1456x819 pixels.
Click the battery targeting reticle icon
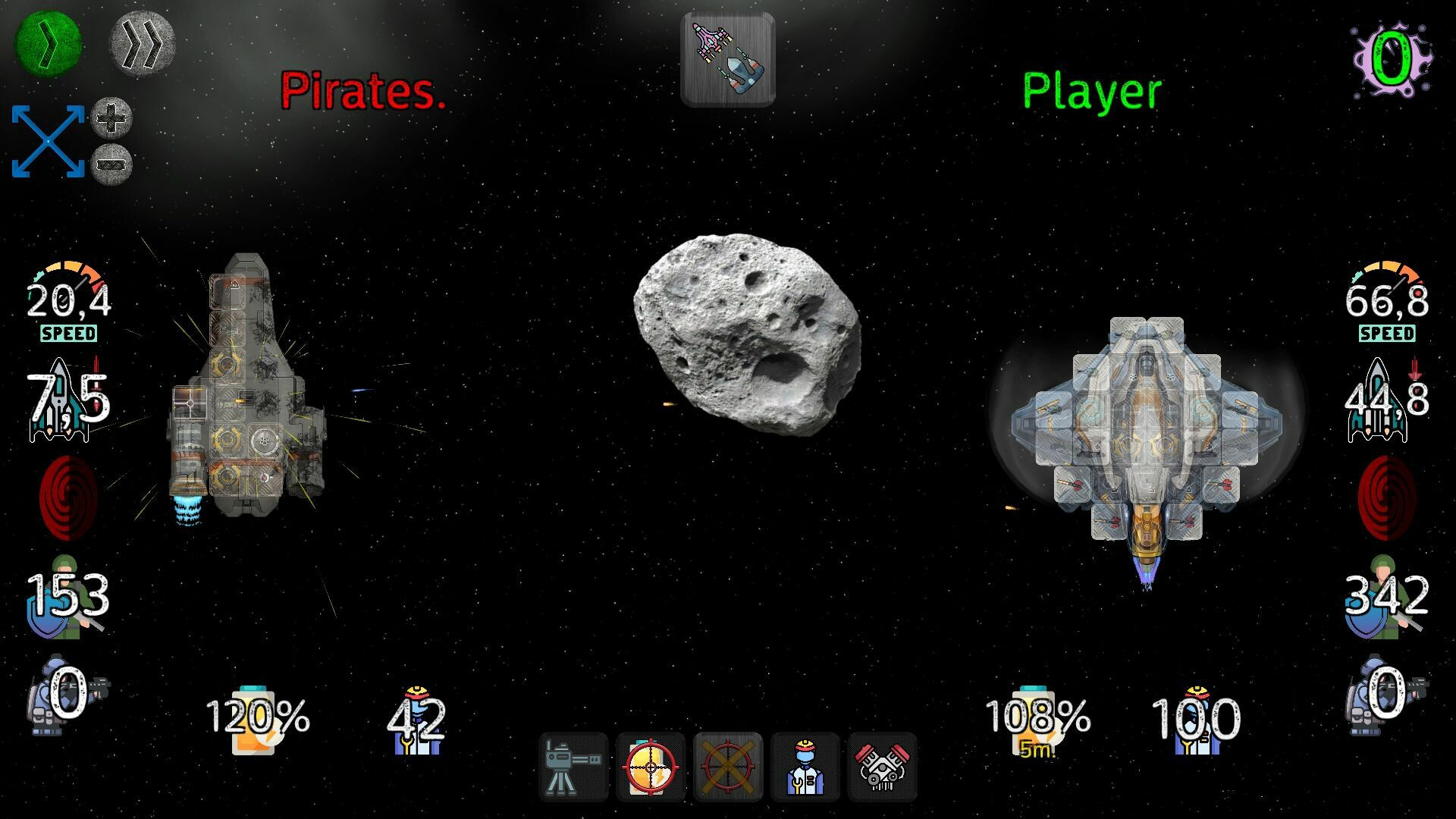click(x=651, y=767)
